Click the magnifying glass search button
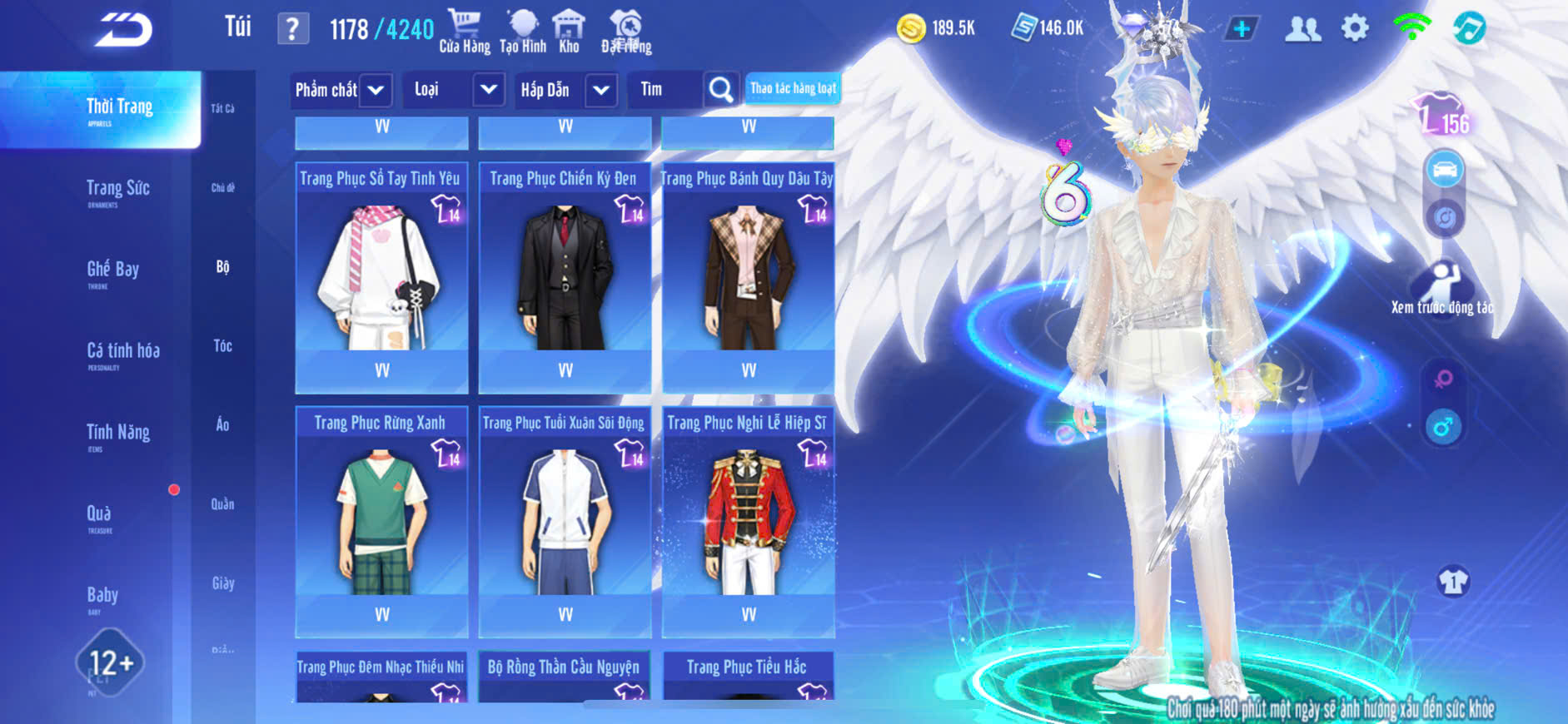The height and width of the screenshot is (724, 1568). tap(720, 90)
